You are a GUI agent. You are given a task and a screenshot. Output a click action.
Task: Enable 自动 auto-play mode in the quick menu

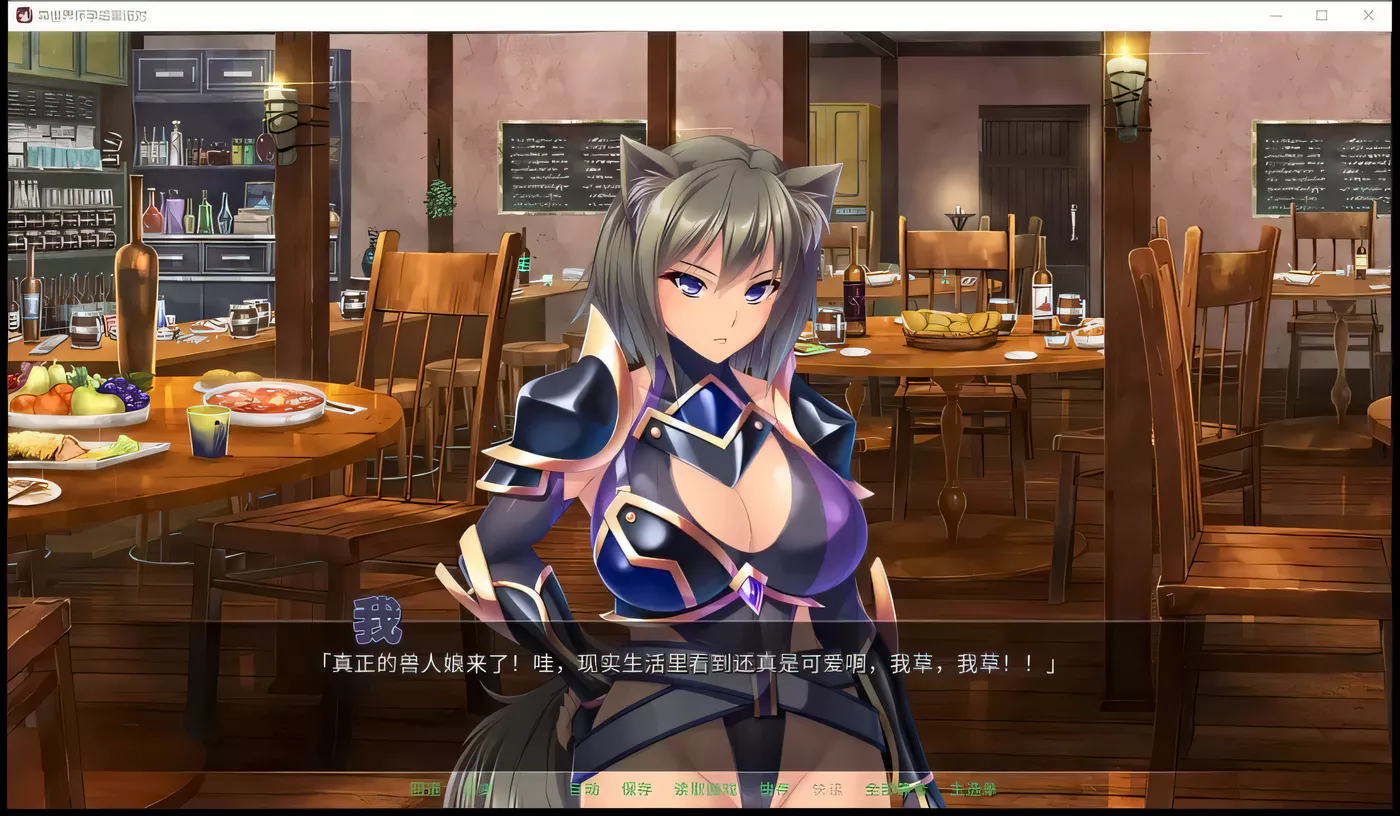[x=585, y=790]
